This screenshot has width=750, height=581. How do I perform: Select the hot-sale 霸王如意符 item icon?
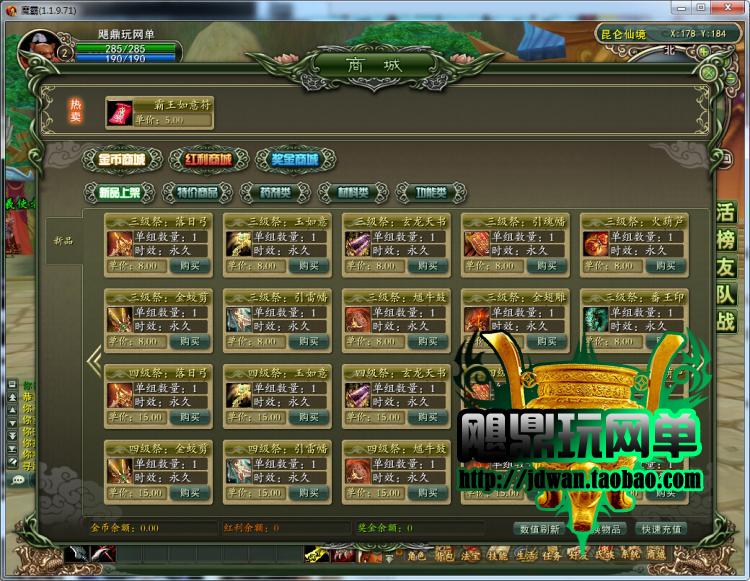coord(120,113)
